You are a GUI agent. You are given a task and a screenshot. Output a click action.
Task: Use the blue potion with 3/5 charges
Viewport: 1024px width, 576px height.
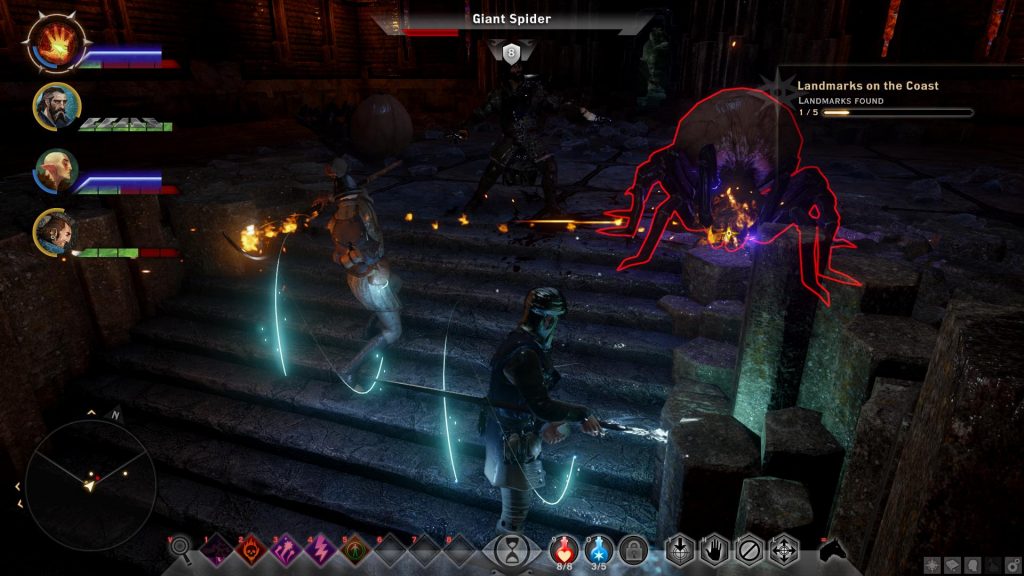(599, 549)
